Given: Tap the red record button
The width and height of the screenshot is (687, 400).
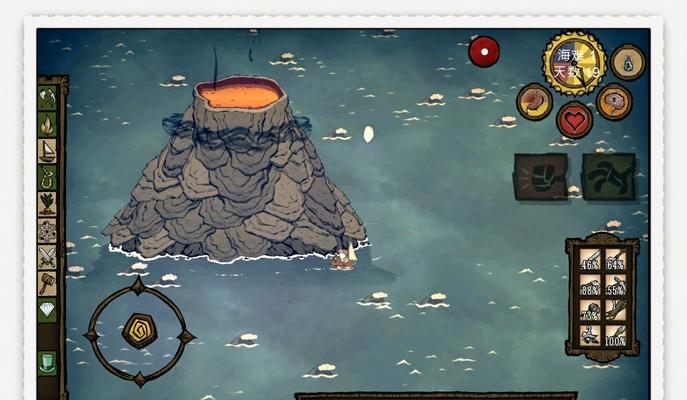Looking at the screenshot, I should point(484,51).
